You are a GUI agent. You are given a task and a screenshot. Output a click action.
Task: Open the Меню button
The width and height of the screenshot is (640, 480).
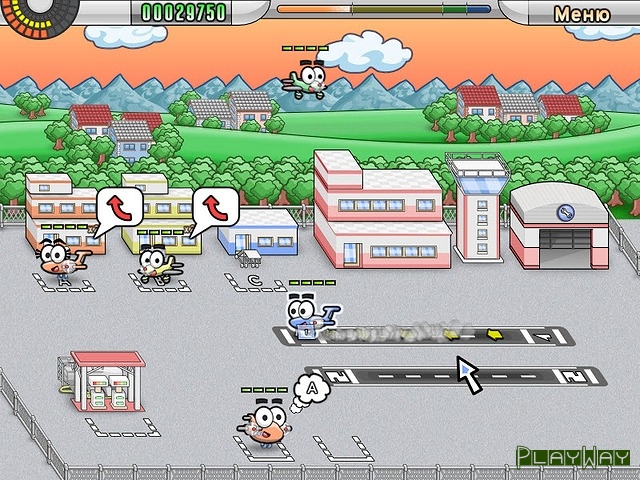(x=581, y=14)
